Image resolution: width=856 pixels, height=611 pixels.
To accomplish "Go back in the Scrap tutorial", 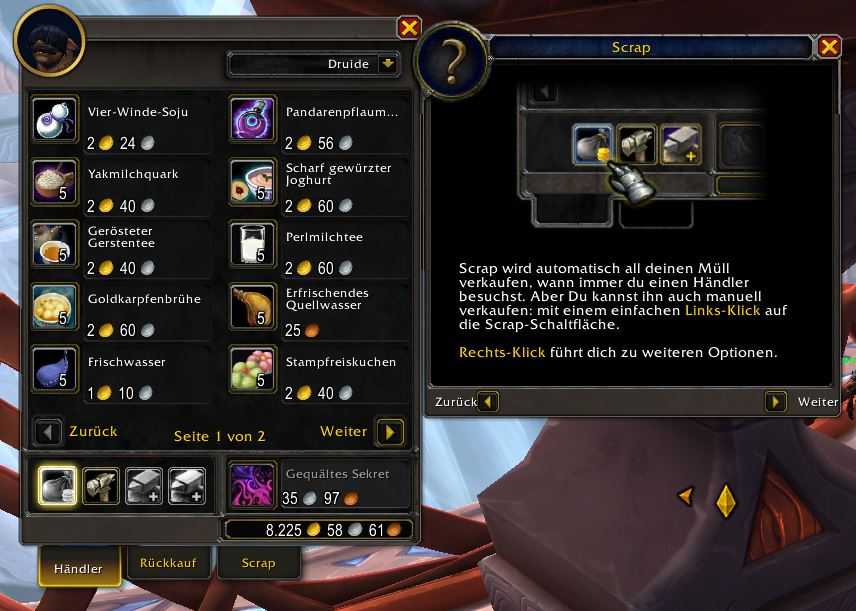I will [x=488, y=402].
